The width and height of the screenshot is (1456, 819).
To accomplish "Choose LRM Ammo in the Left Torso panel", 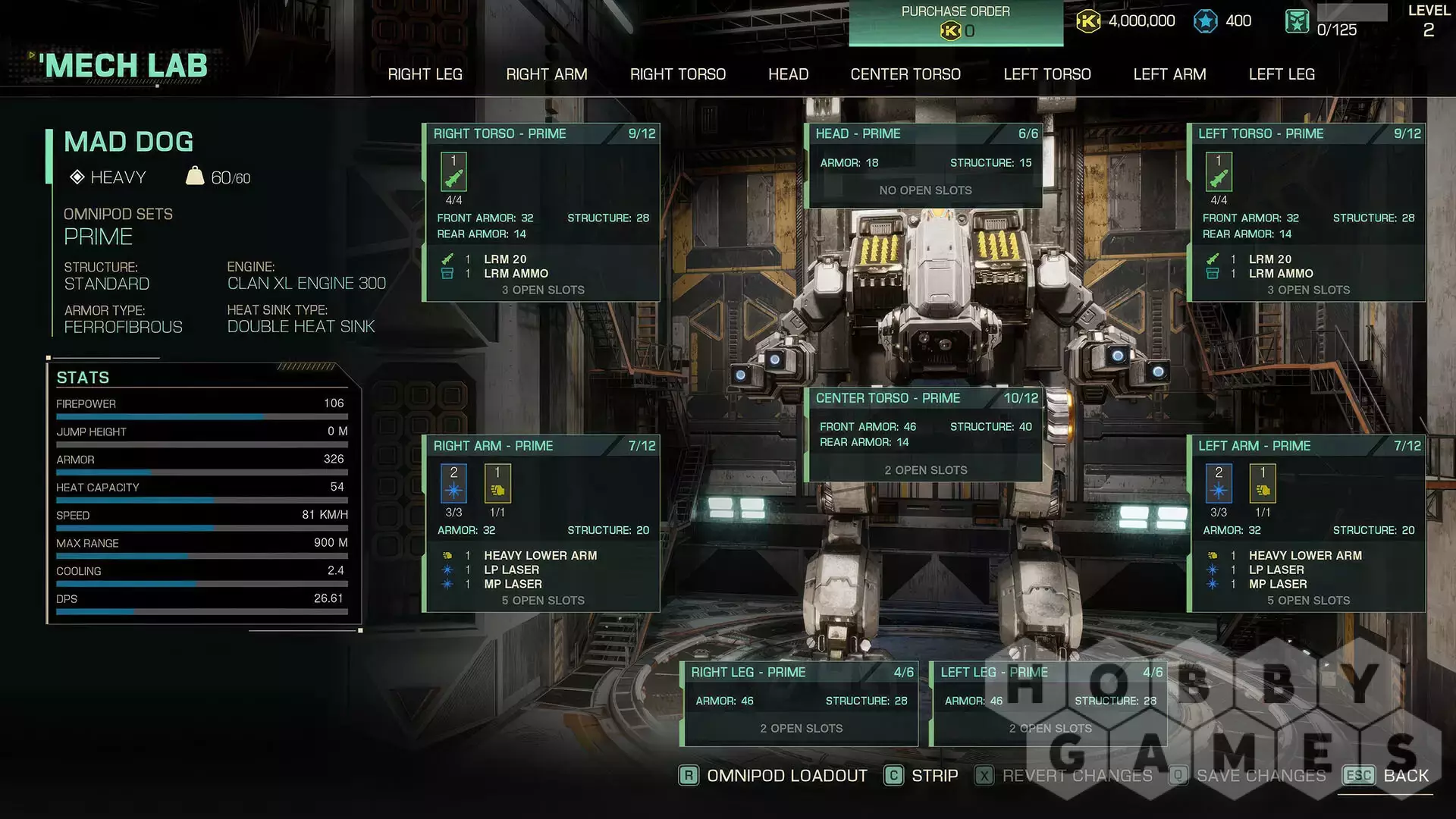I will pyautogui.click(x=1281, y=274).
